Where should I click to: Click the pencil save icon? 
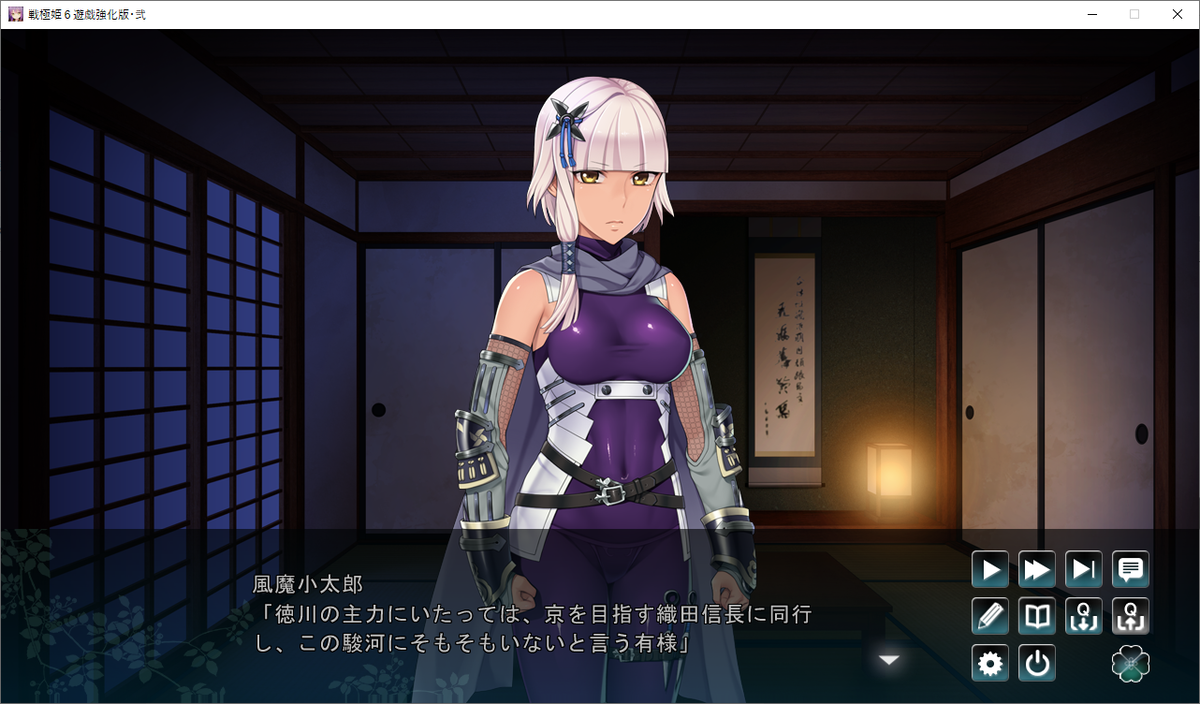[990, 616]
